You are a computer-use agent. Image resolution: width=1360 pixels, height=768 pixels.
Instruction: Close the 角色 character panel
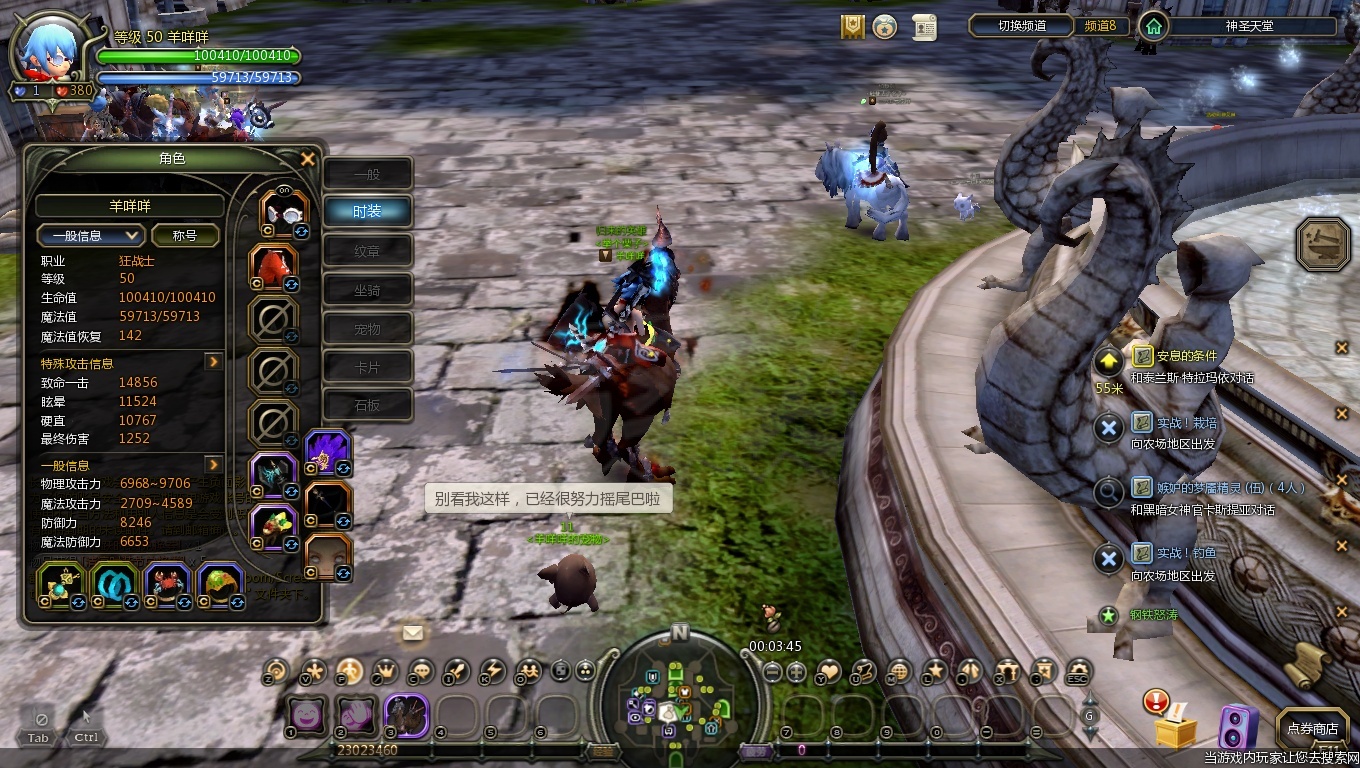click(x=308, y=159)
